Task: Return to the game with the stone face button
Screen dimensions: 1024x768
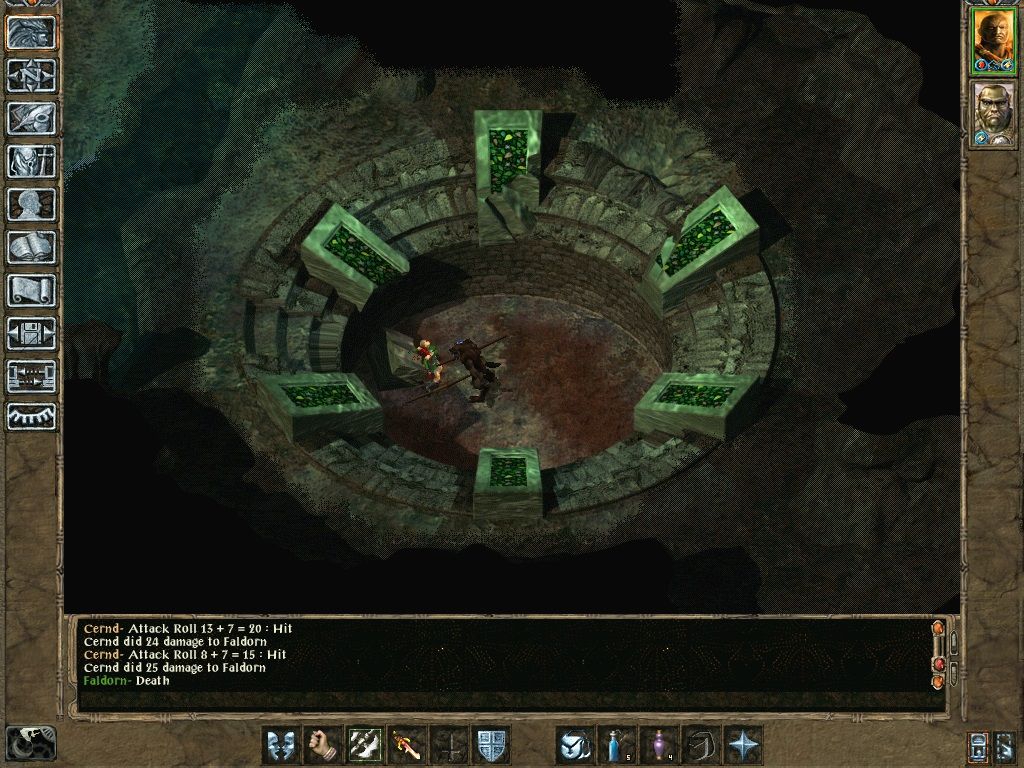Action: [31, 33]
